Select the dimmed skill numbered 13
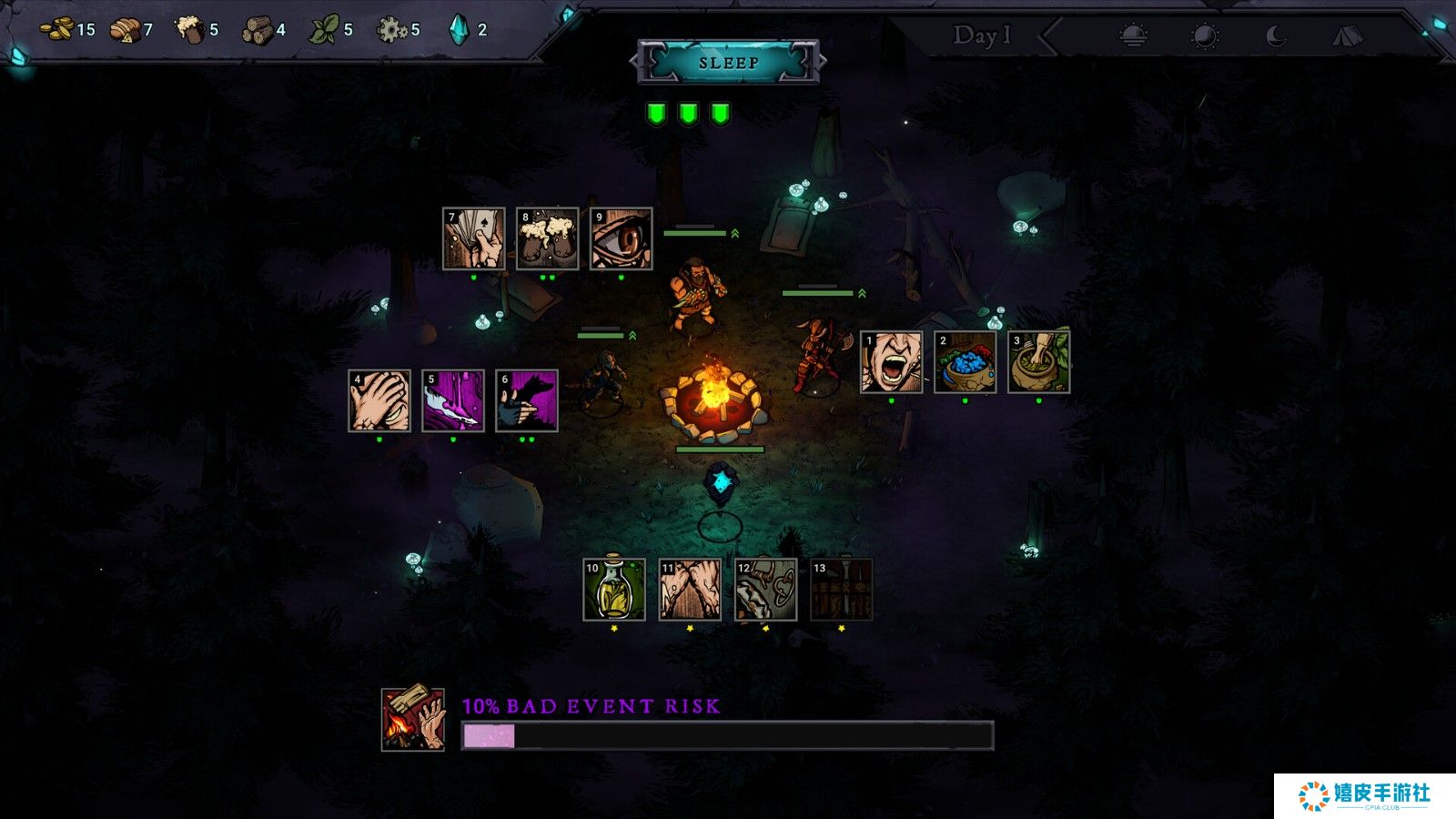Viewport: 1456px width, 819px height. tap(841, 590)
